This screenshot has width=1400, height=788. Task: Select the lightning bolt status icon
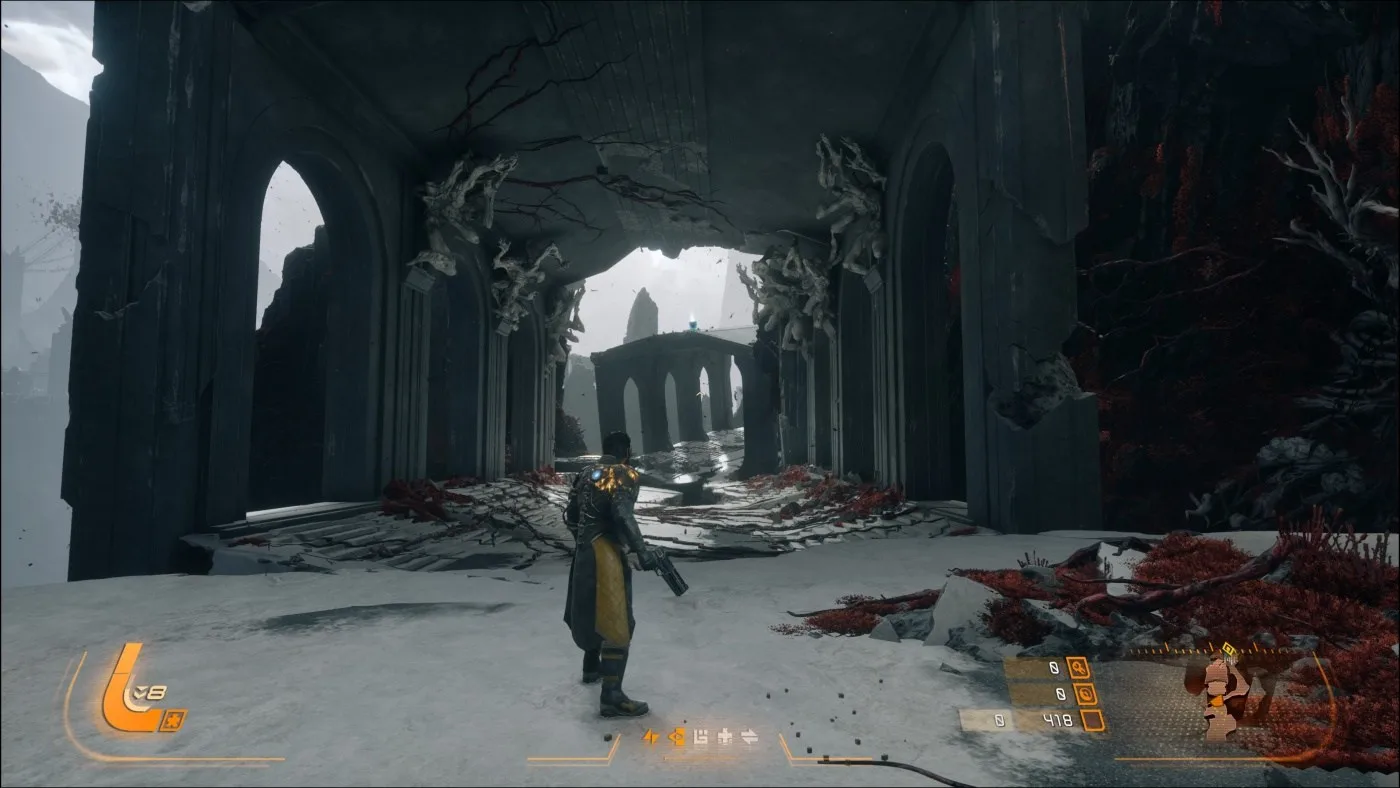click(x=651, y=737)
